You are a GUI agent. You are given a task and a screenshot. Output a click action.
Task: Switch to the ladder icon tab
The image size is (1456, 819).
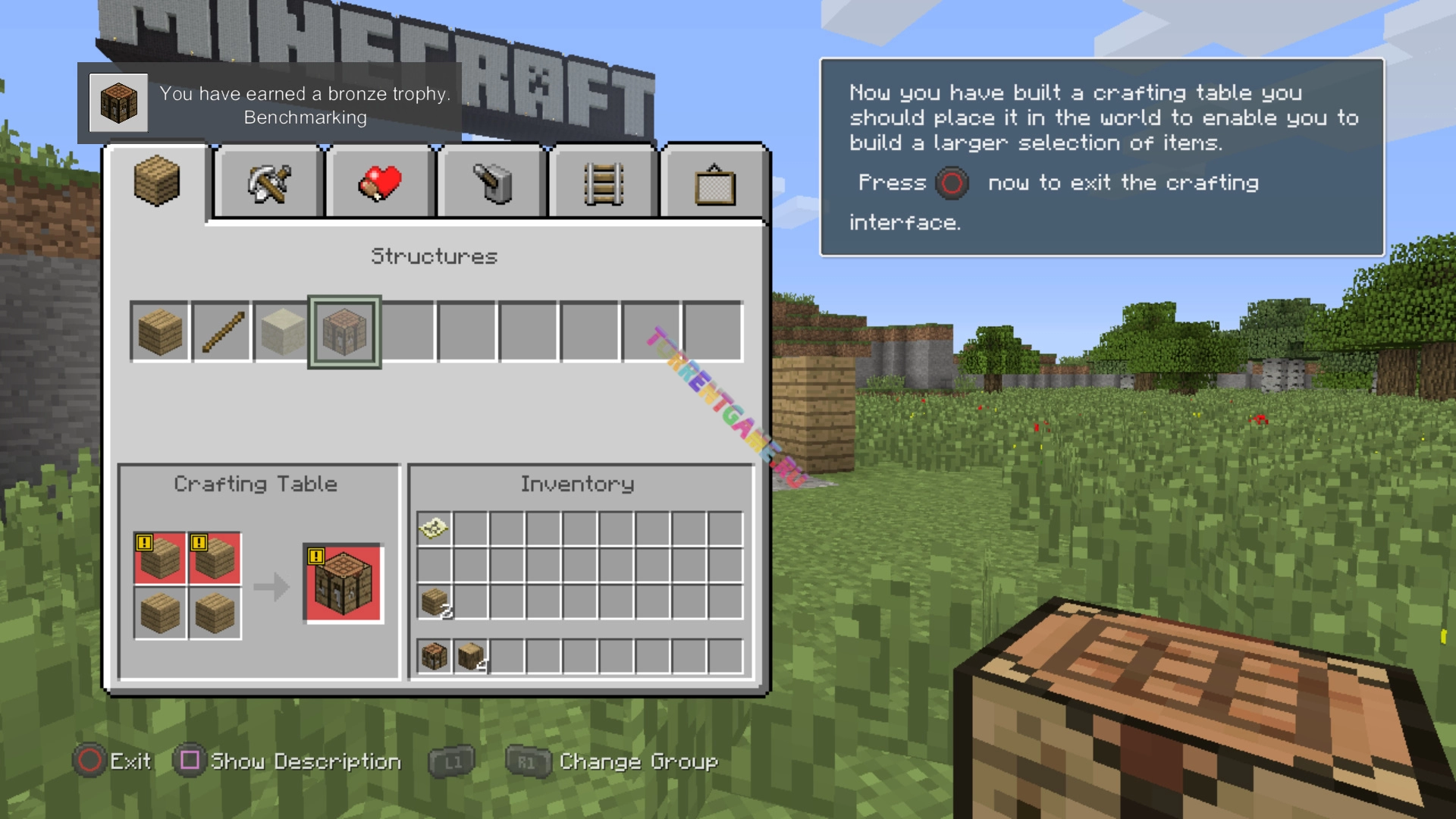click(x=604, y=184)
